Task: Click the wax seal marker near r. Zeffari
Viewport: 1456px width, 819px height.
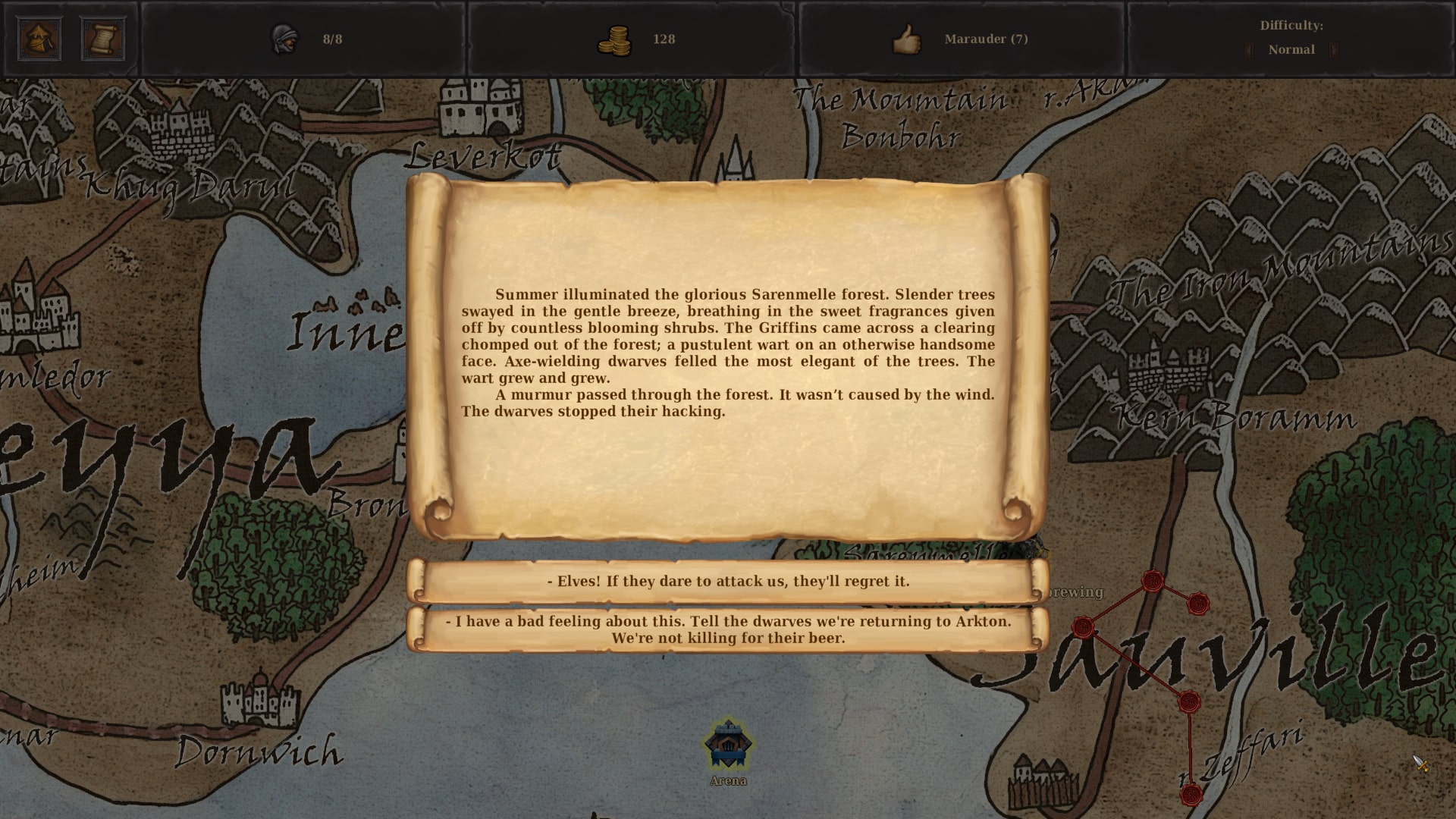Action: click(1191, 793)
